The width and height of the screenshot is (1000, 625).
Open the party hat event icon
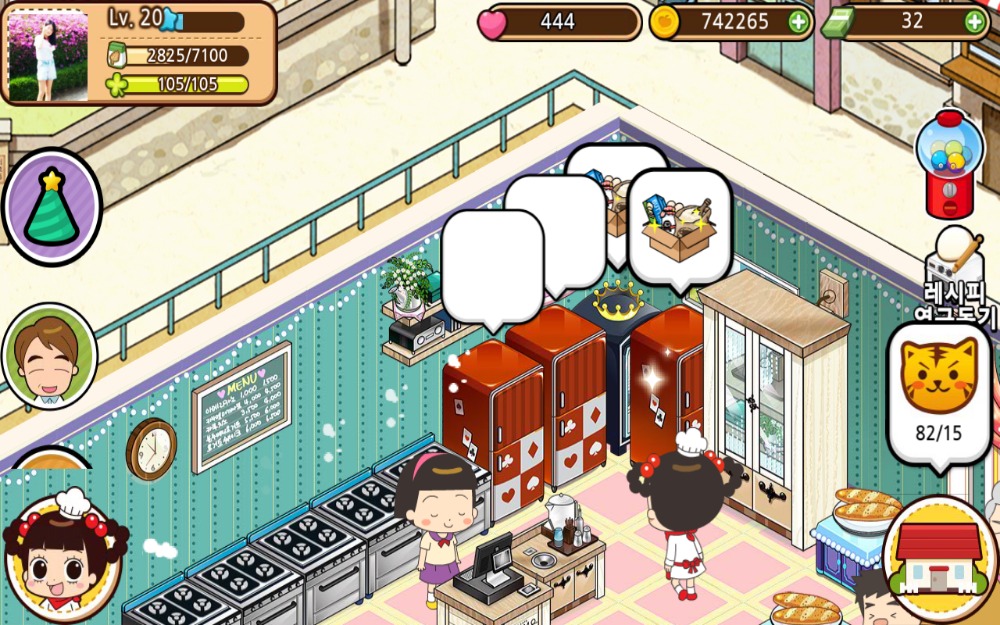pos(52,207)
